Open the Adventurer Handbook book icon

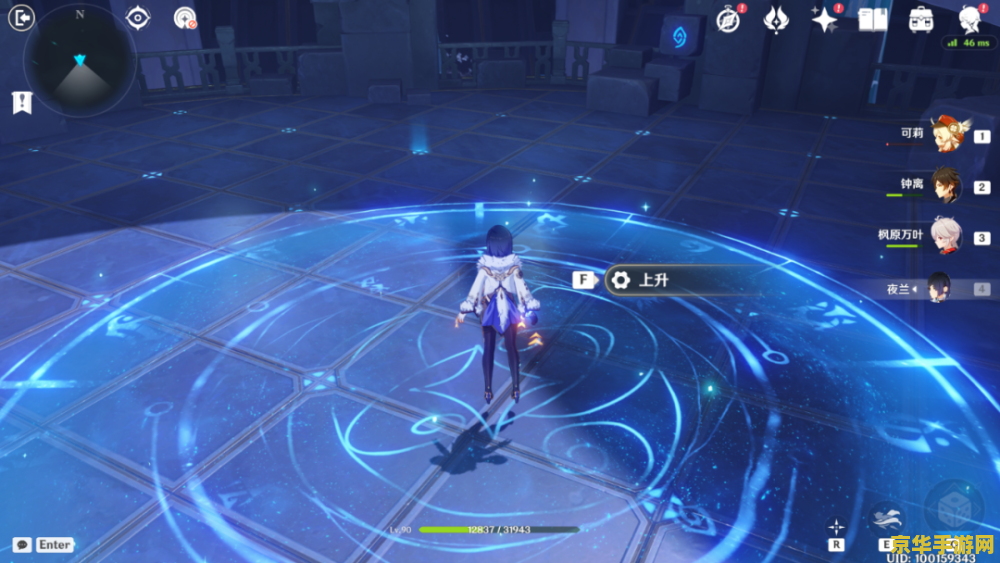pos(873,19)
